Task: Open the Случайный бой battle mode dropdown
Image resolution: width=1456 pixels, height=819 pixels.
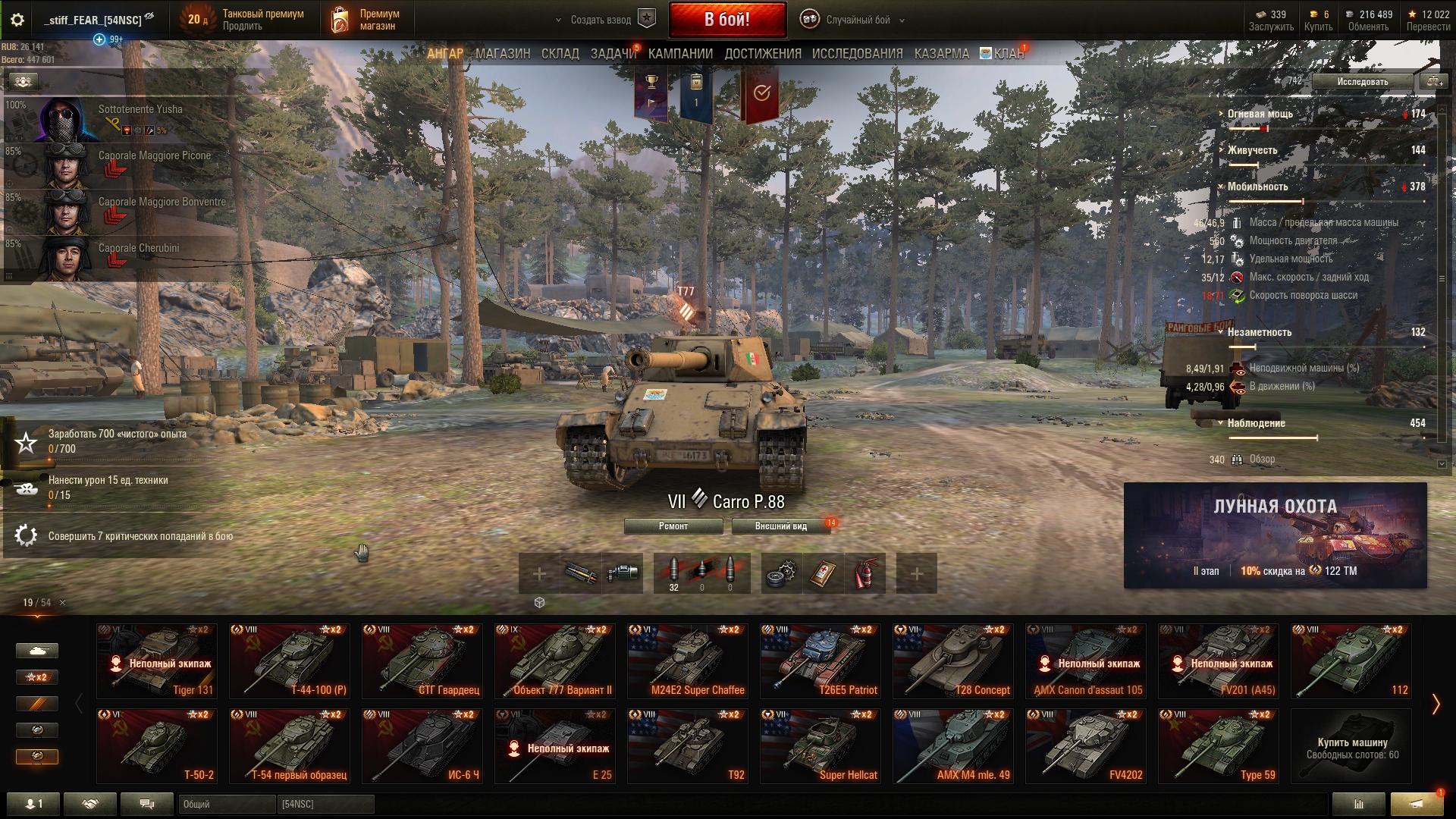Action: point(857,20)
